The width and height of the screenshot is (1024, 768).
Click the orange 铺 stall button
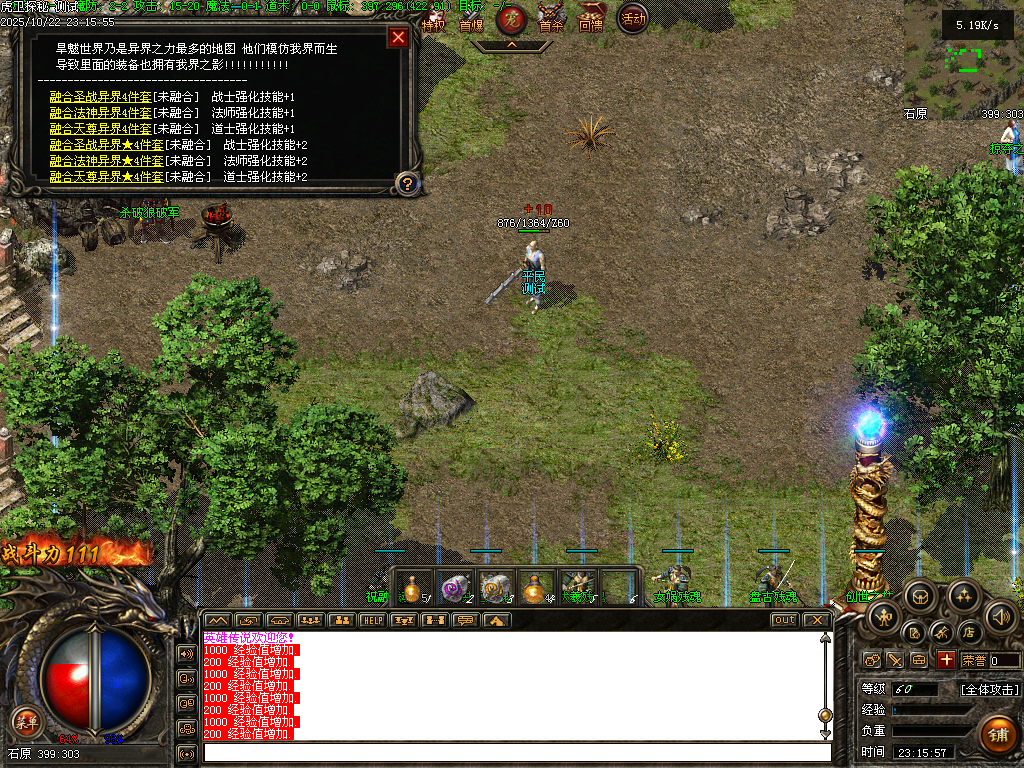click(x=996, y=734)
